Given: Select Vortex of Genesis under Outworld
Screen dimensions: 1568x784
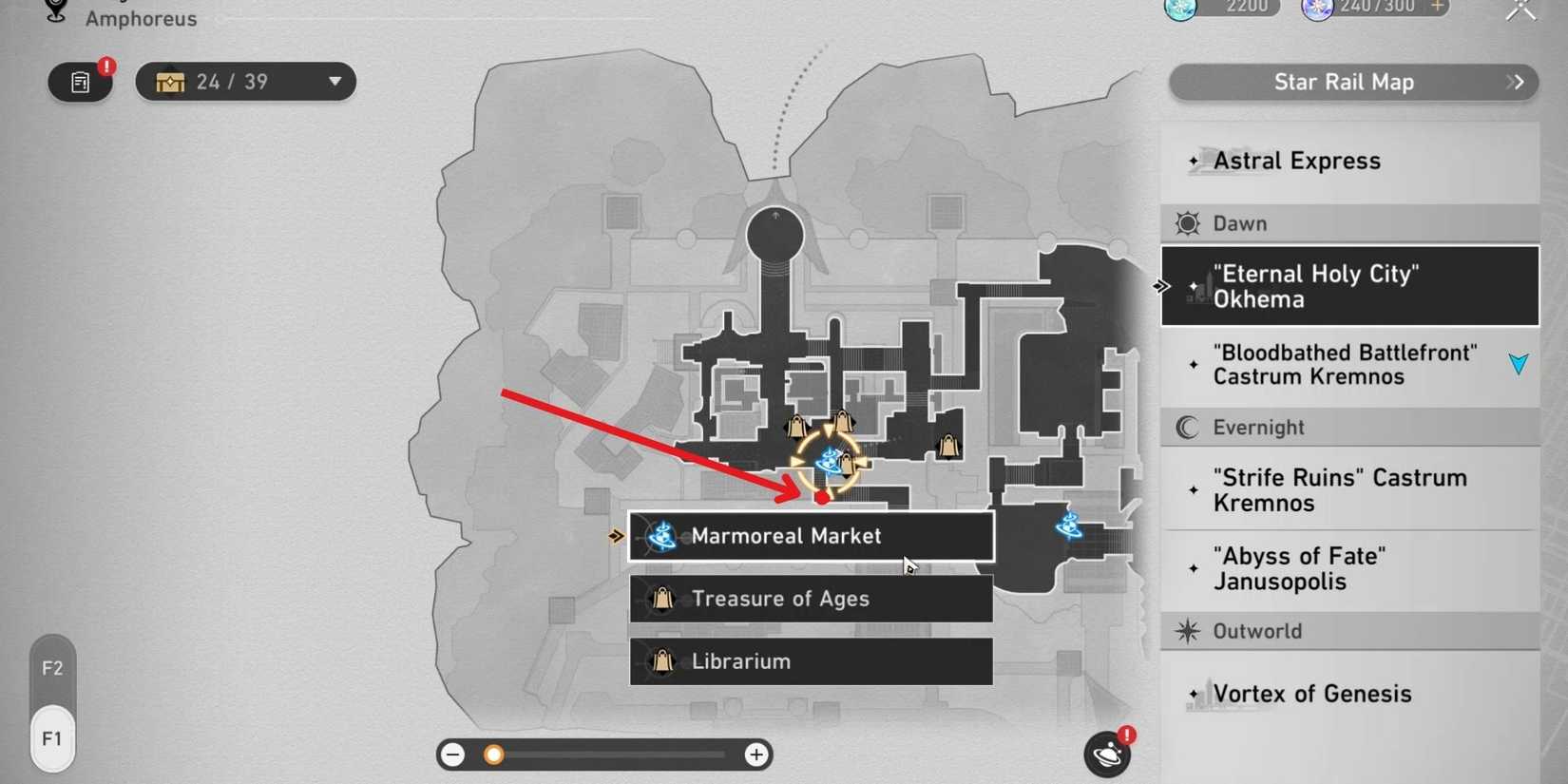Looking at the screenshot, I should [x=1311, y=694].
